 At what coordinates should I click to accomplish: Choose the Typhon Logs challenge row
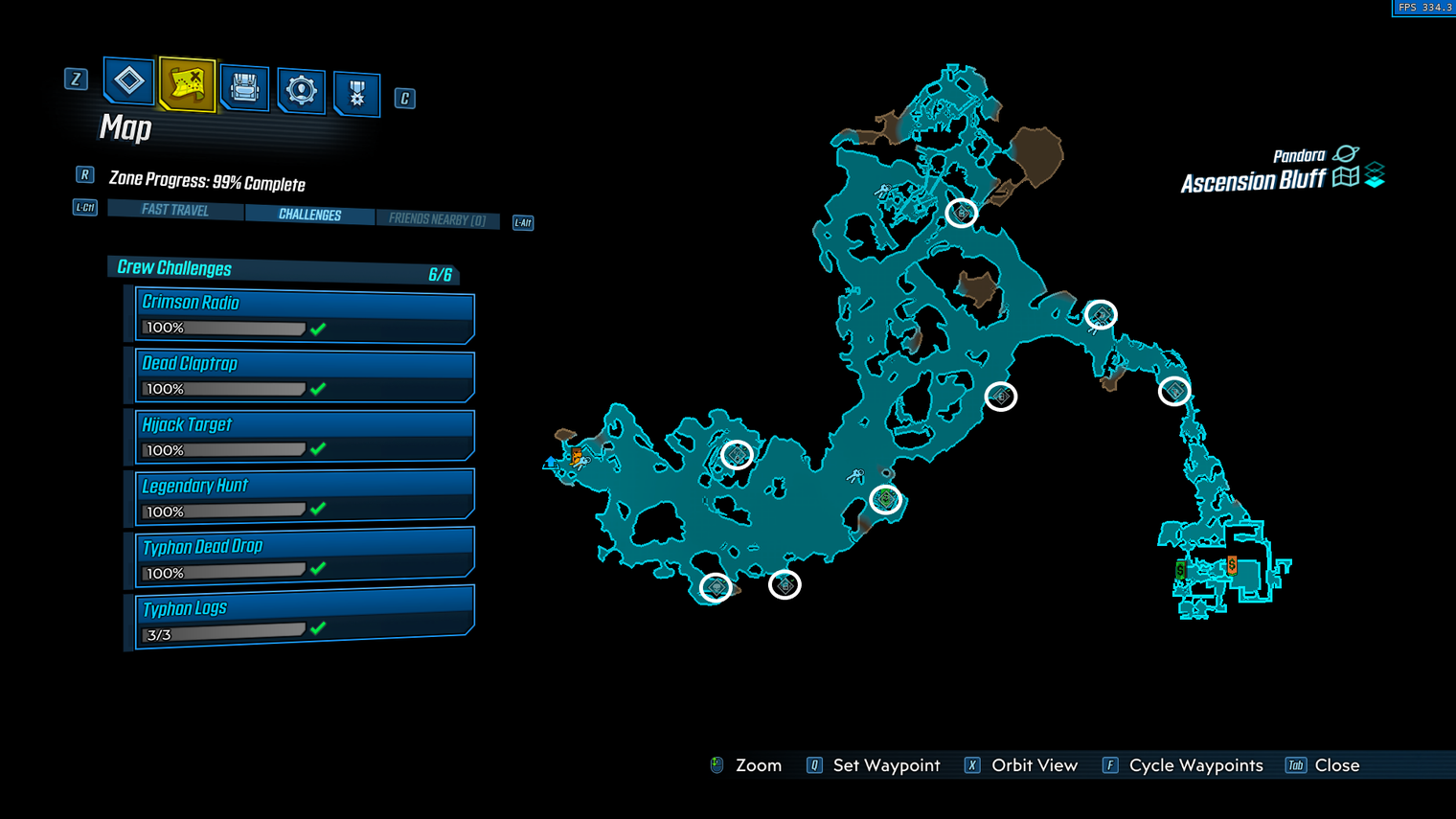(x=304, y=620)
